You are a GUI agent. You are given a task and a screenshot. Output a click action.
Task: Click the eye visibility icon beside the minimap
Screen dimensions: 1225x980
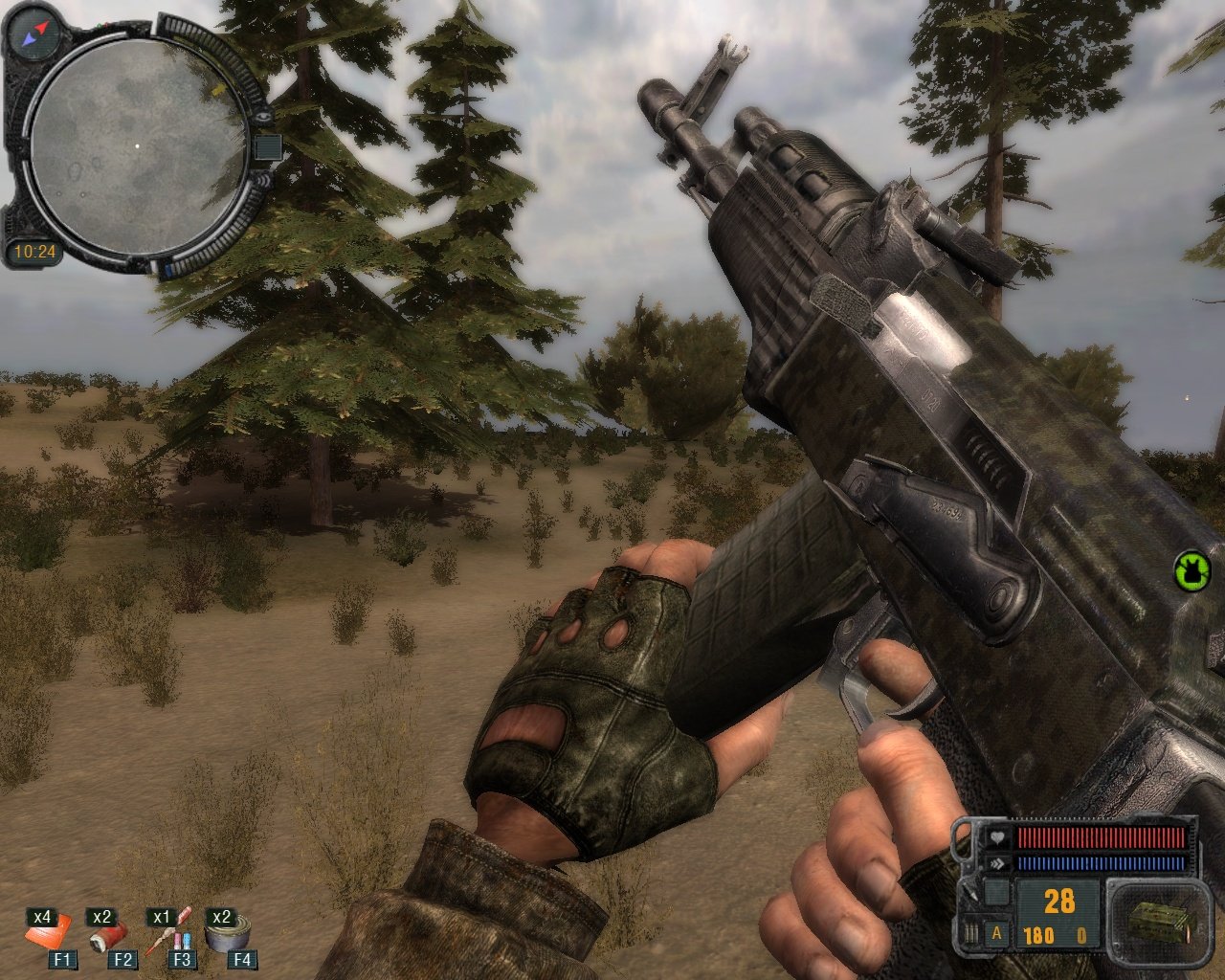pyautogui.click(x=265, y=116)
